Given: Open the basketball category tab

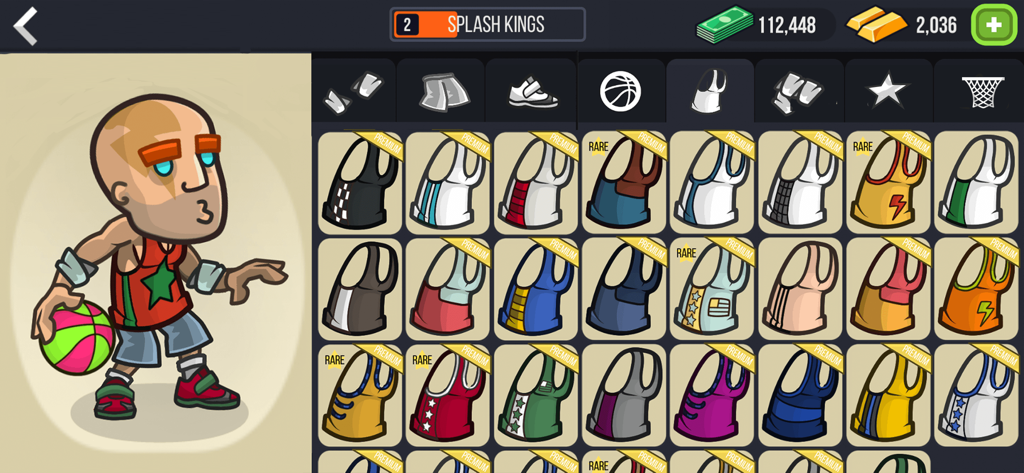Looking at the screenshot, I should coord(620,92).
